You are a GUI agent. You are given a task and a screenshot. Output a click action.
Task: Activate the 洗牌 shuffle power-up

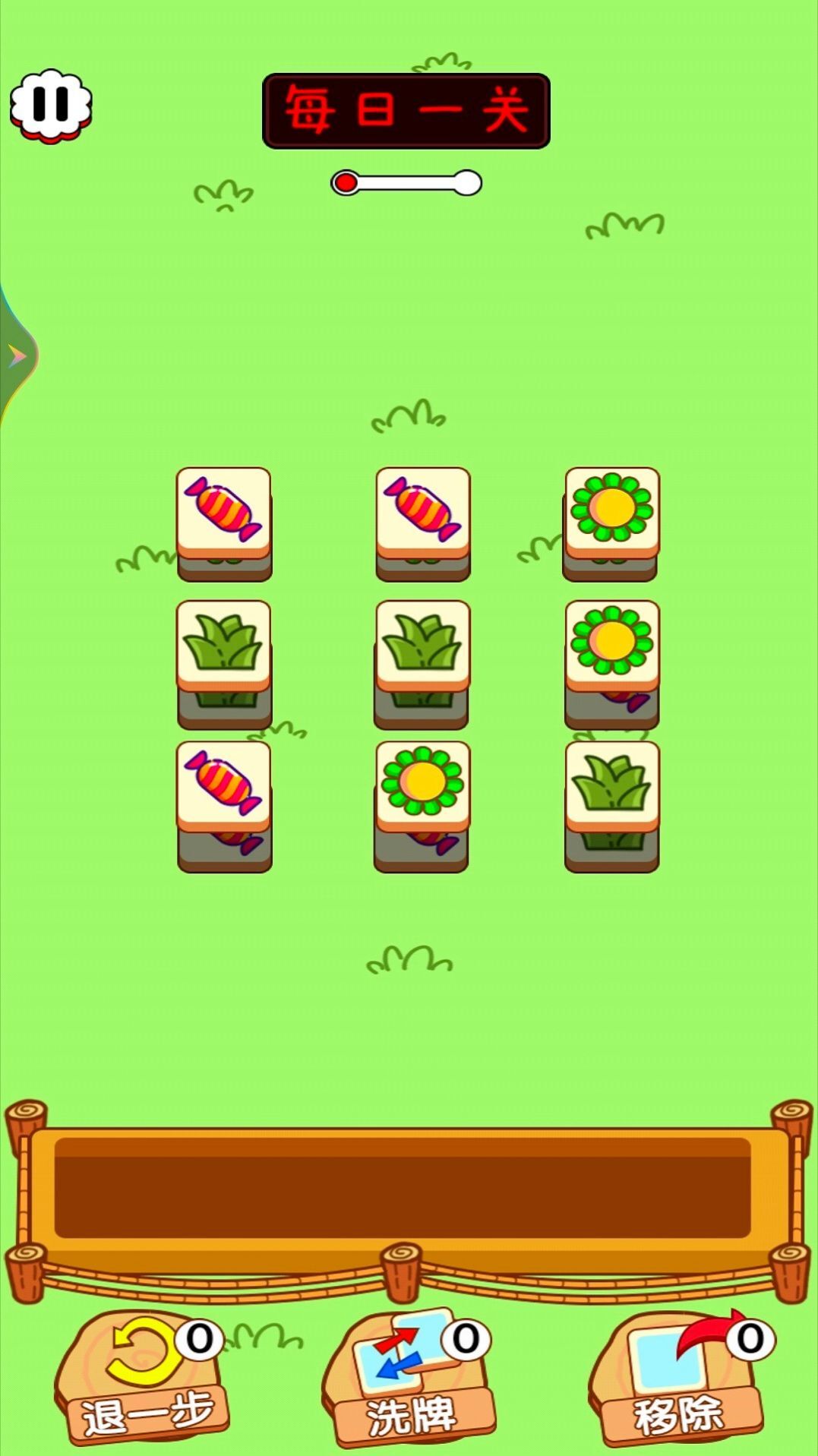[409, 1376]
